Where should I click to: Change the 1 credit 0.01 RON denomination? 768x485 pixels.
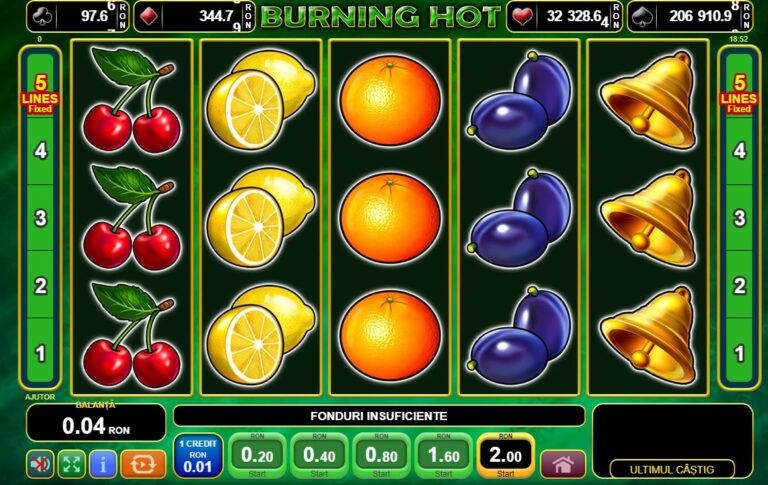click(196, 456)
